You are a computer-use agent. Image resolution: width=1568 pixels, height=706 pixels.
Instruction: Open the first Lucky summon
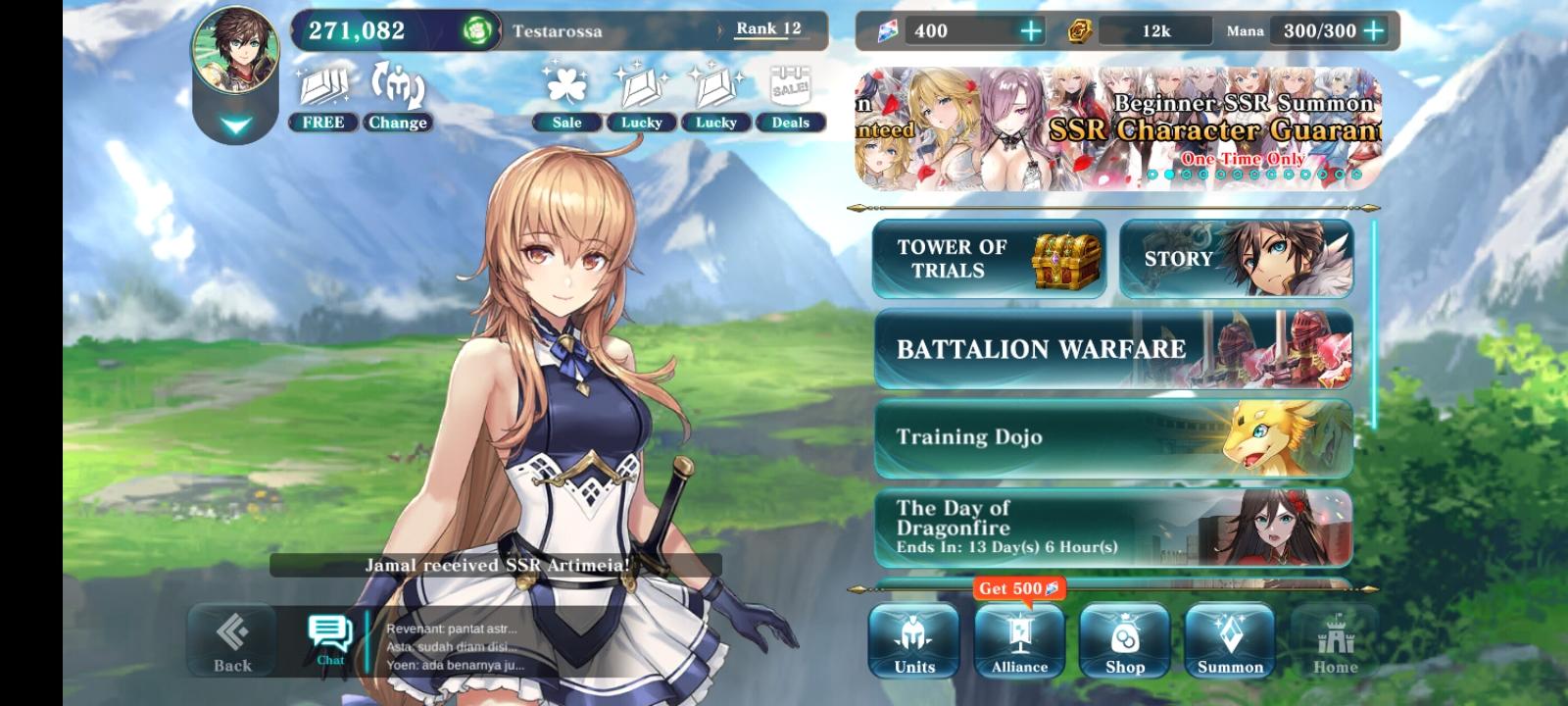(x=642, y=103)
